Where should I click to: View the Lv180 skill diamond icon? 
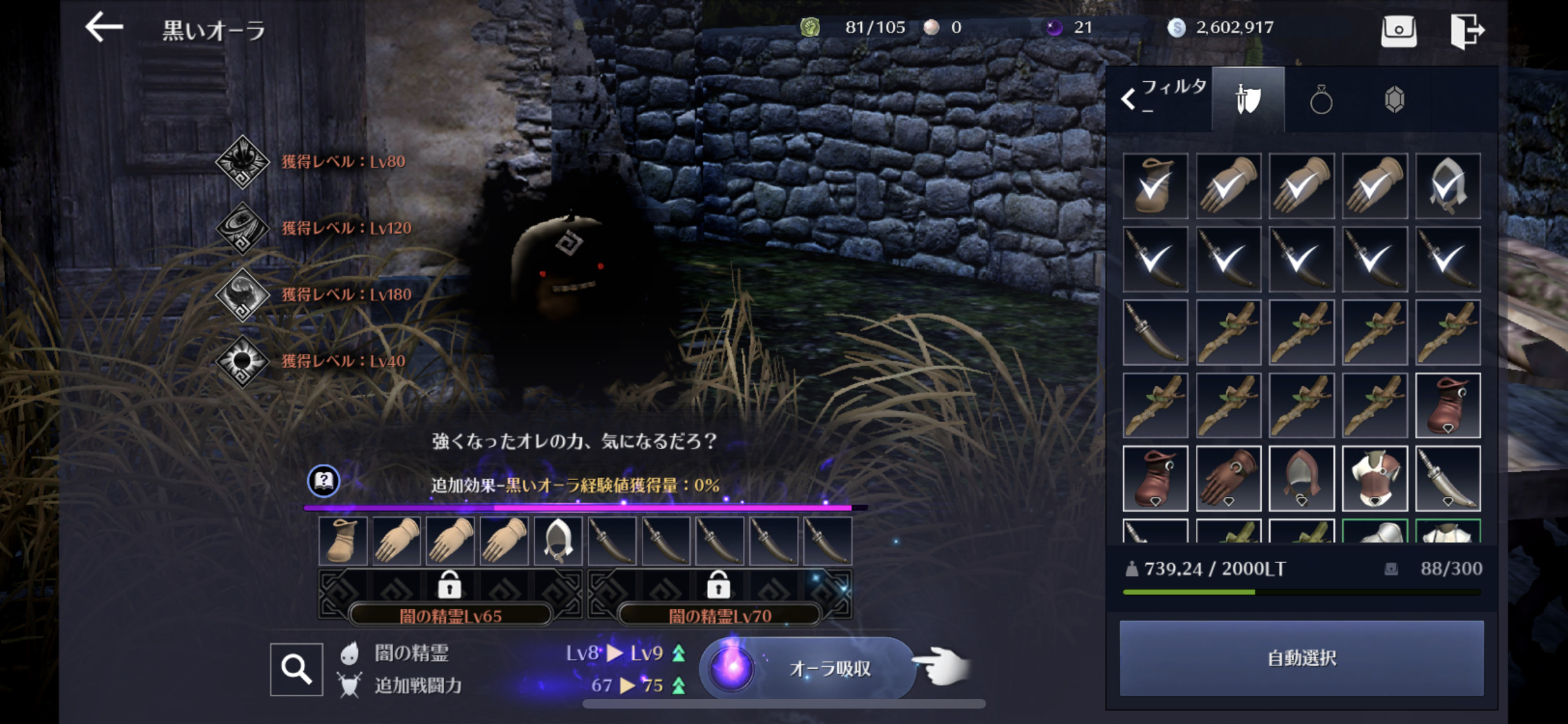(242, 295)
